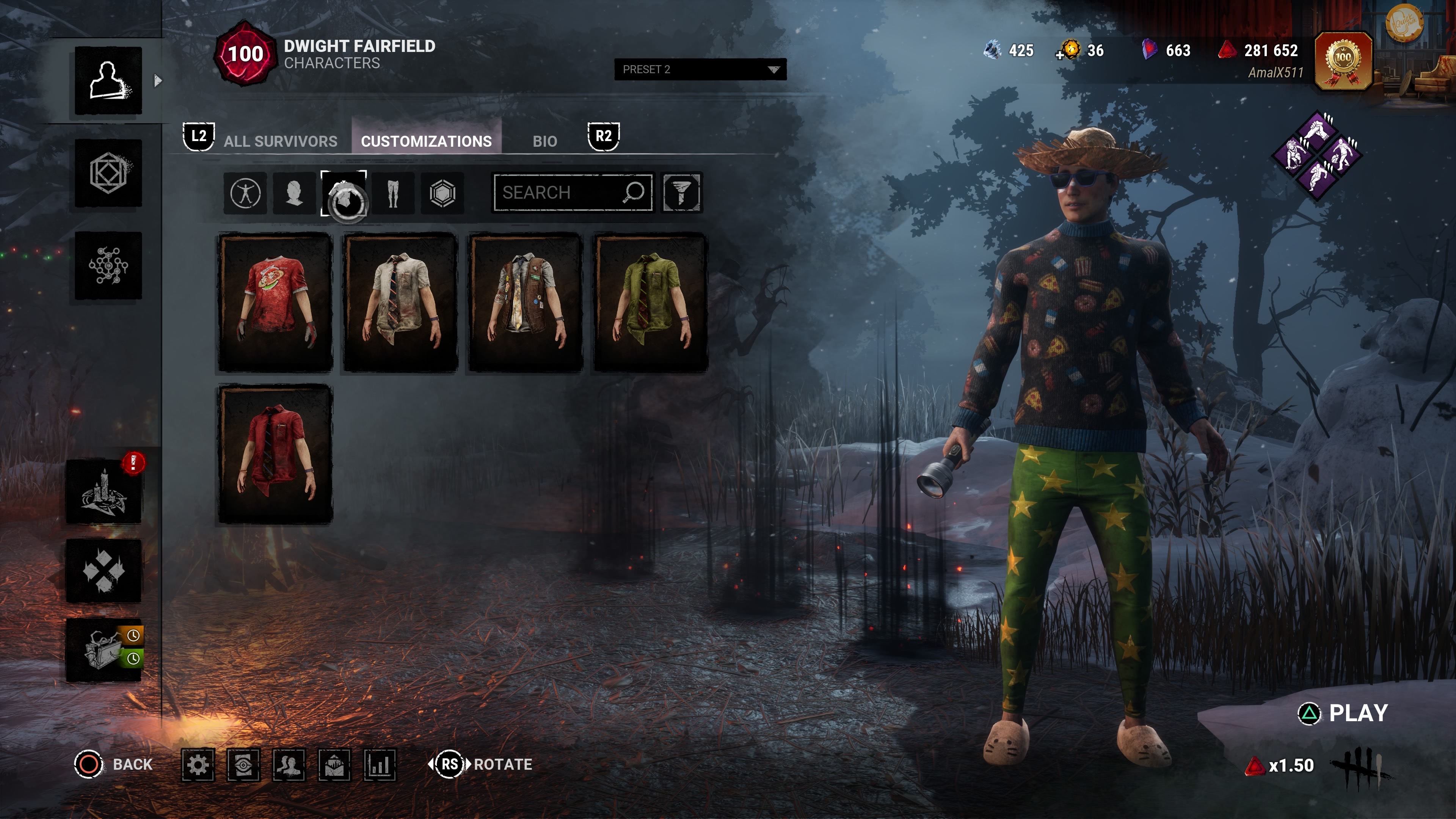Choose the green shirt torso
The height and width of the screenshot is (819, 1456).
[x=650, y=303]
